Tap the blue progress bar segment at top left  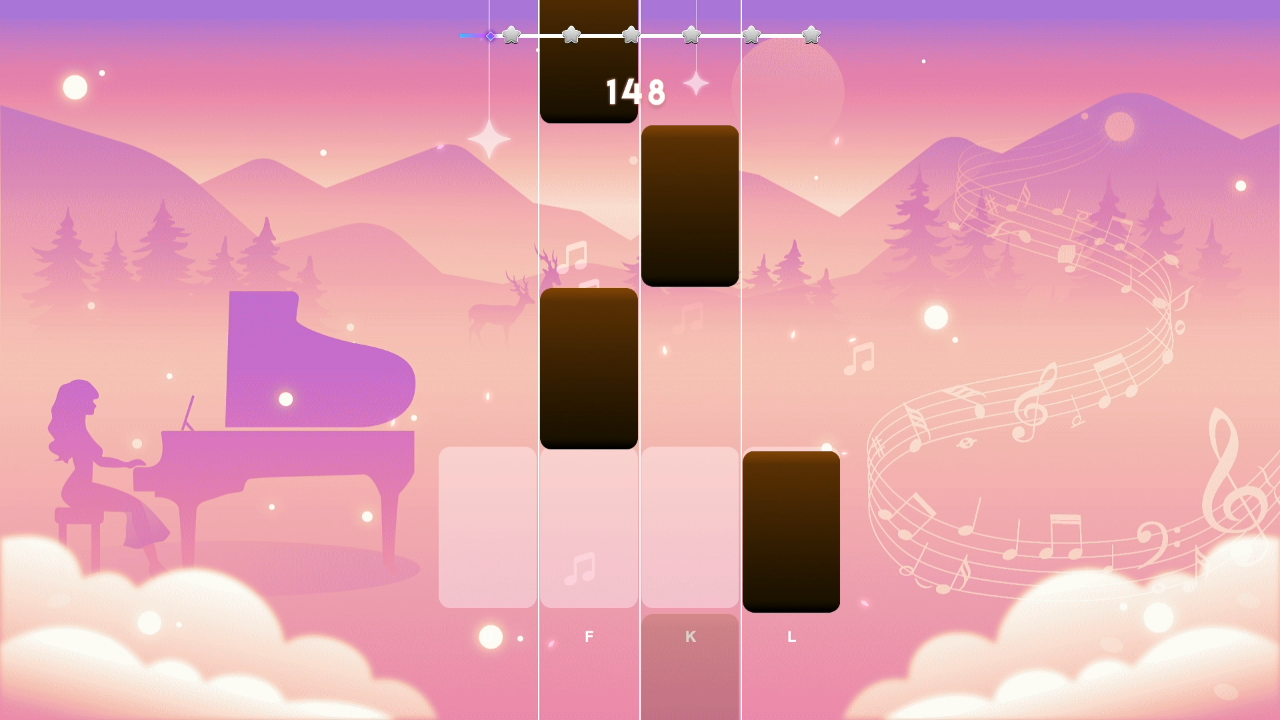[470, 33]
